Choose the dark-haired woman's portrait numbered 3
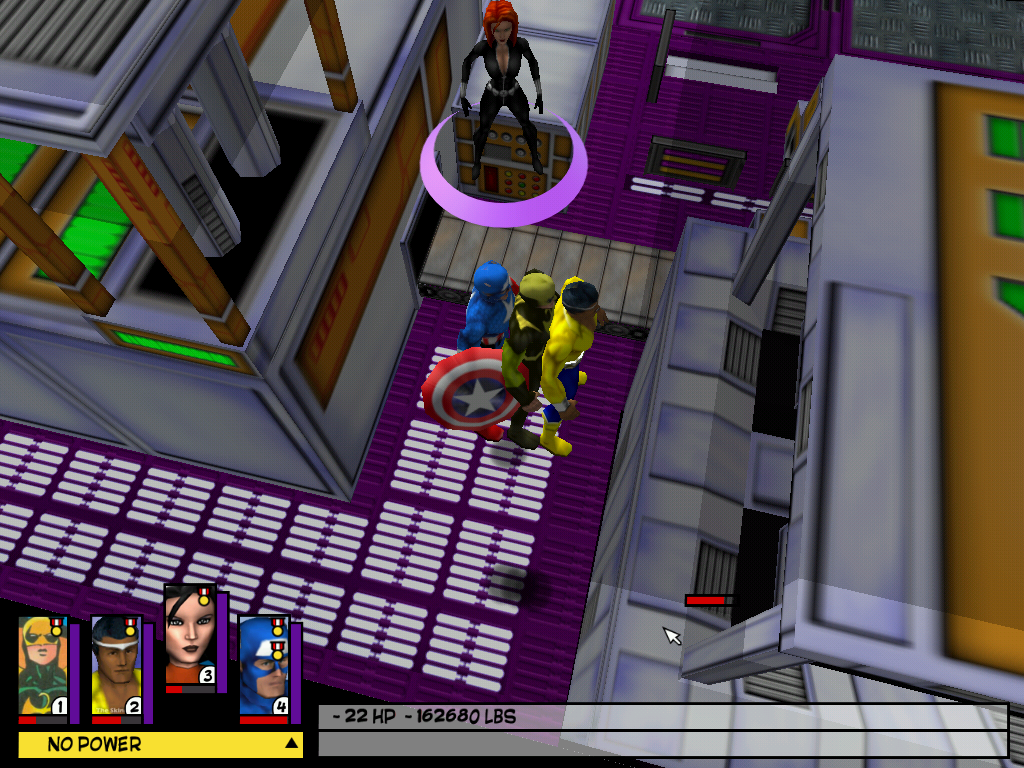This screenshot has height=768, width=1024. [190, 637]
